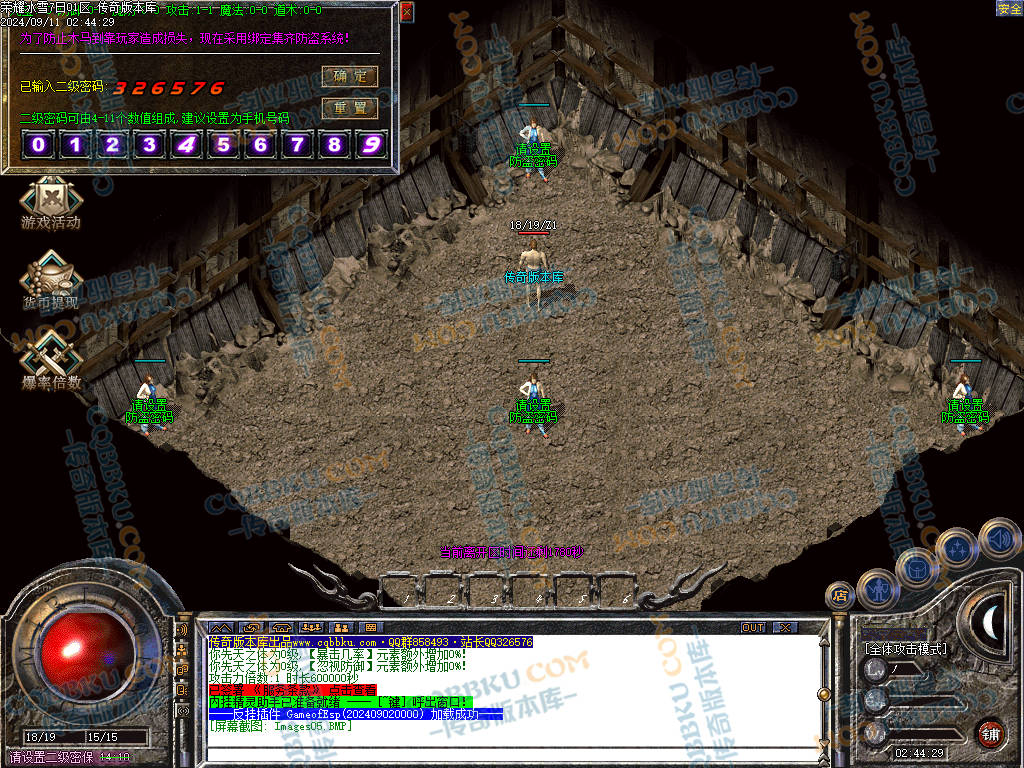The height and width of the screenshot is (768, 1024).
Task: Reset the entered password with 重置
Action: pyautogui.click(x=349, y=107)
